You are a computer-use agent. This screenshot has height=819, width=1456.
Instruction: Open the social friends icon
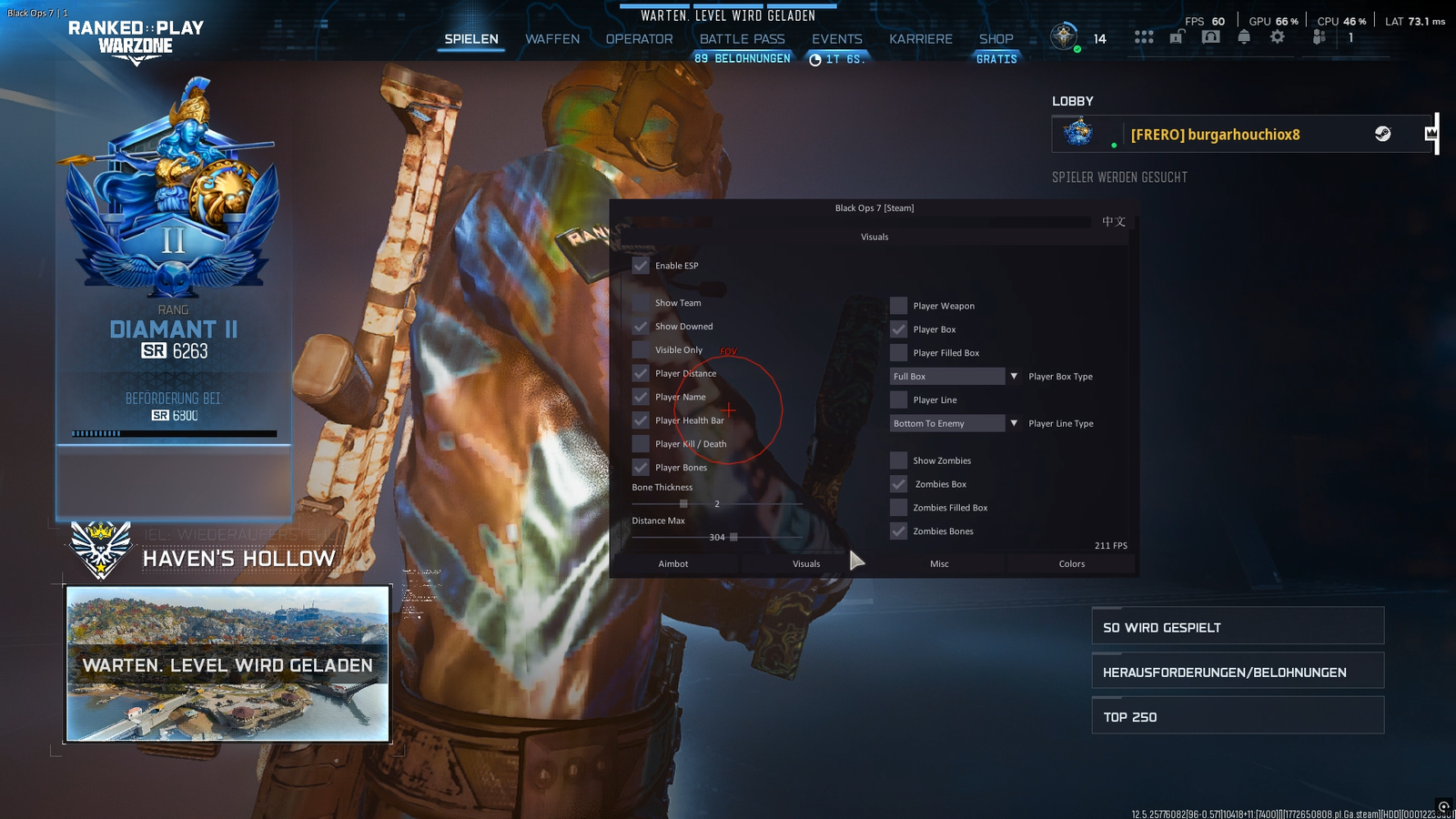(1319, 37)
